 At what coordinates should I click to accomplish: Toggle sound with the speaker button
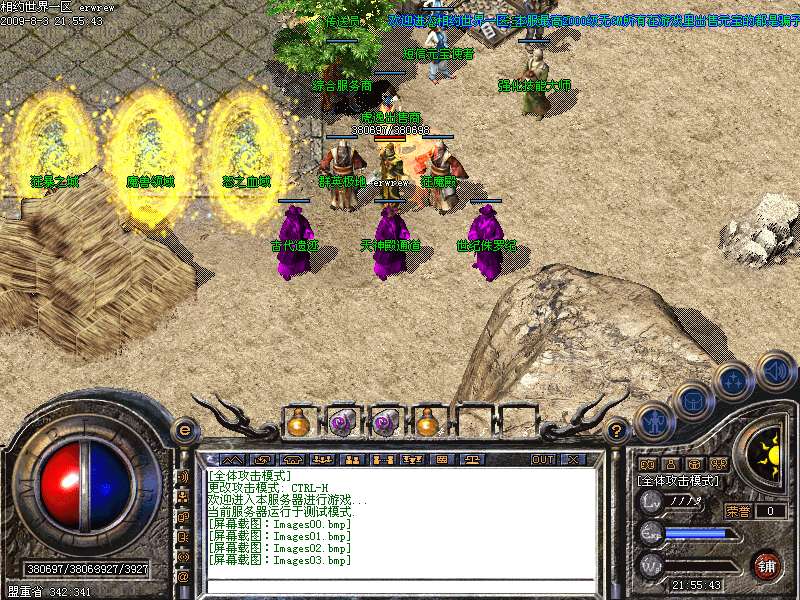[x=775, y=369]
